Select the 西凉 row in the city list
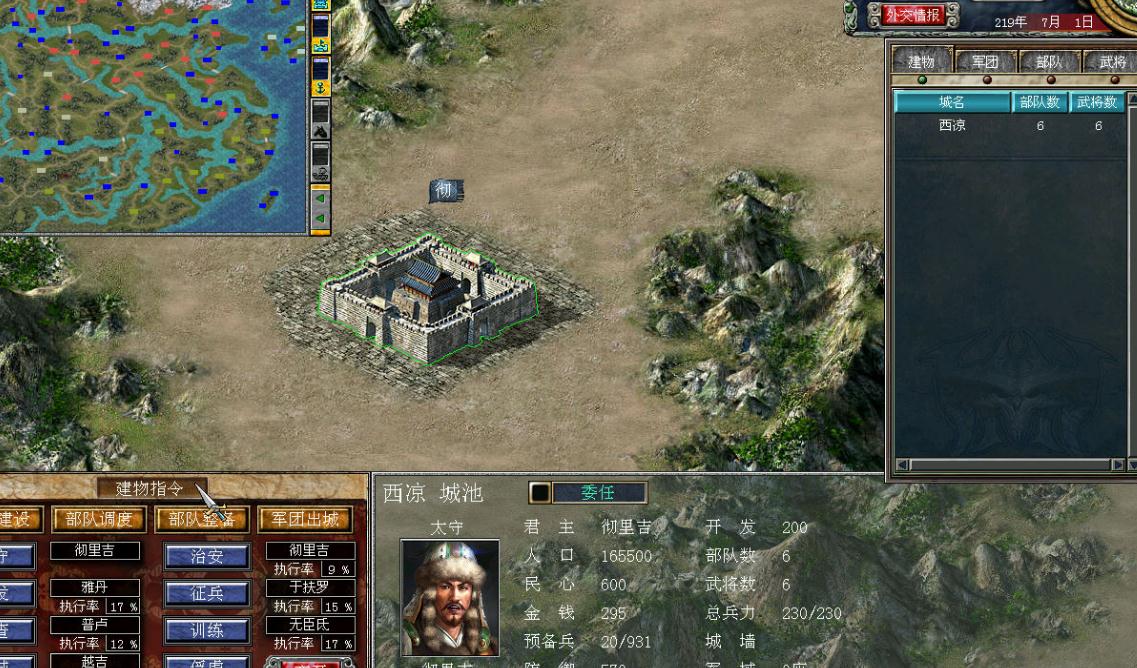This screenshot has width=1137, height=668. click(952, 126)
